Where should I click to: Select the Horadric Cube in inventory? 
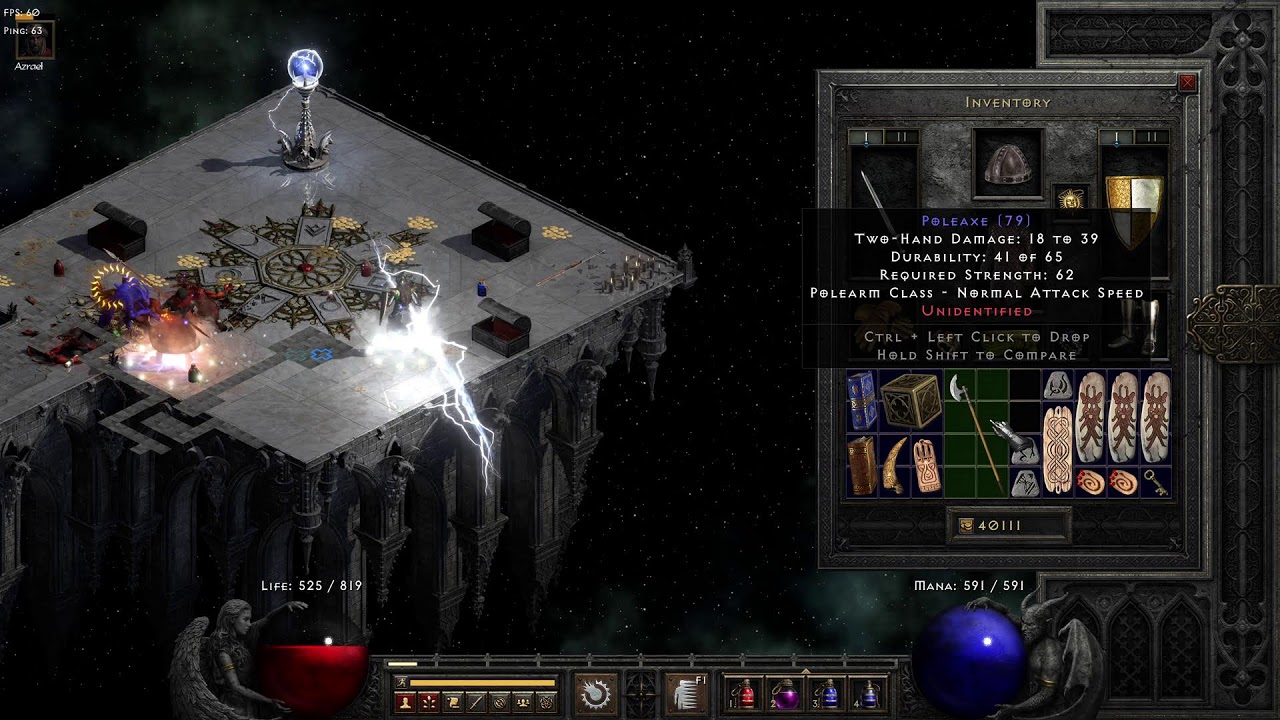tap(910, 400)
